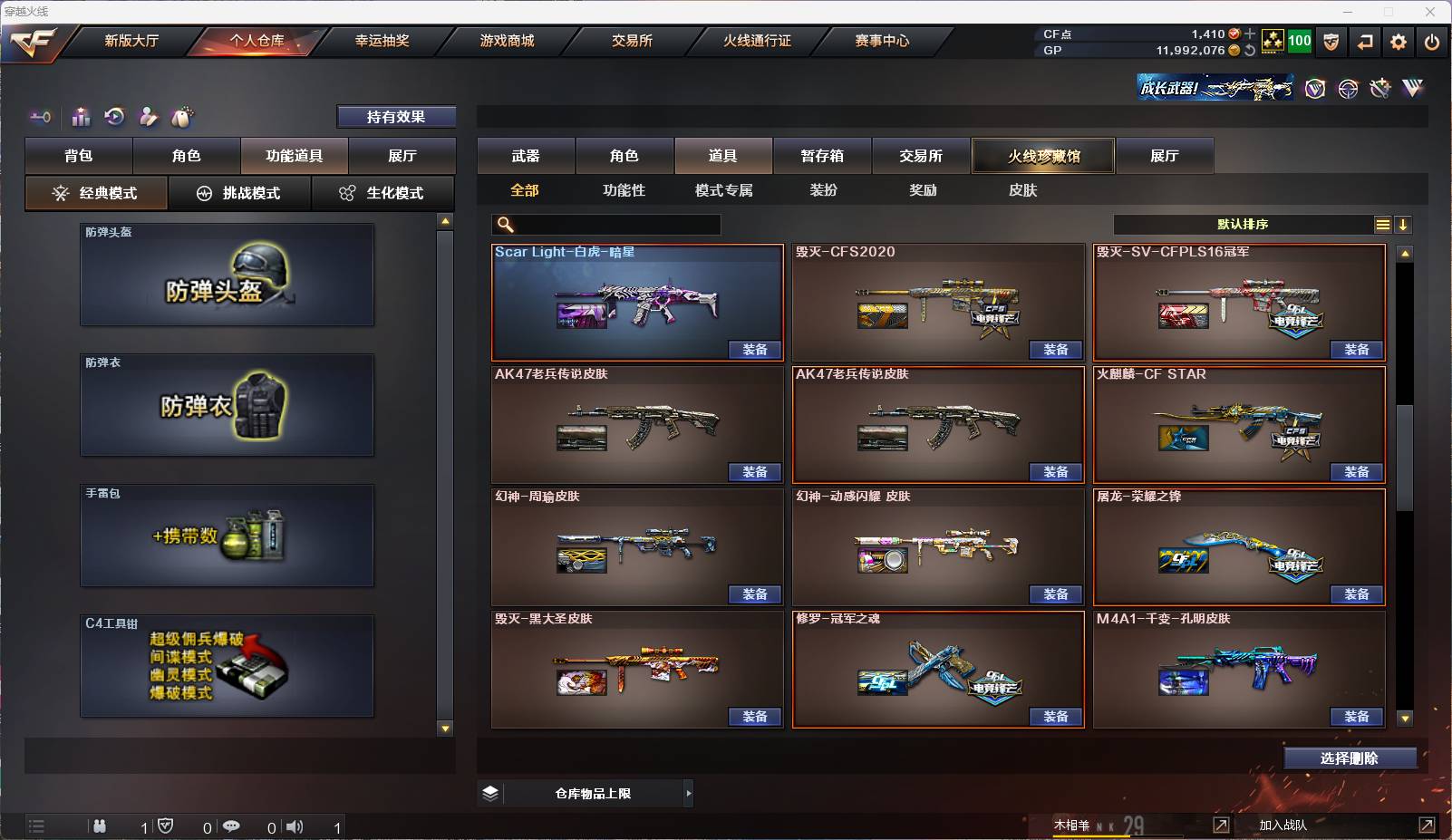
Task: Click the security shield icon in top bar
Action: (1332, 42)
